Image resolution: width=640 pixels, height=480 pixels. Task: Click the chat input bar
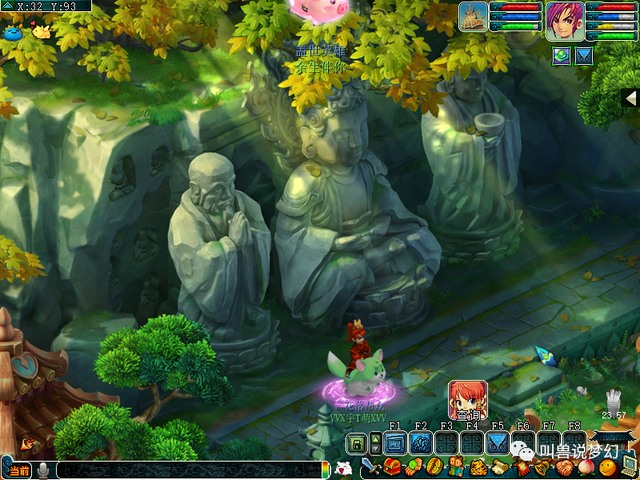tap(190, 469)
